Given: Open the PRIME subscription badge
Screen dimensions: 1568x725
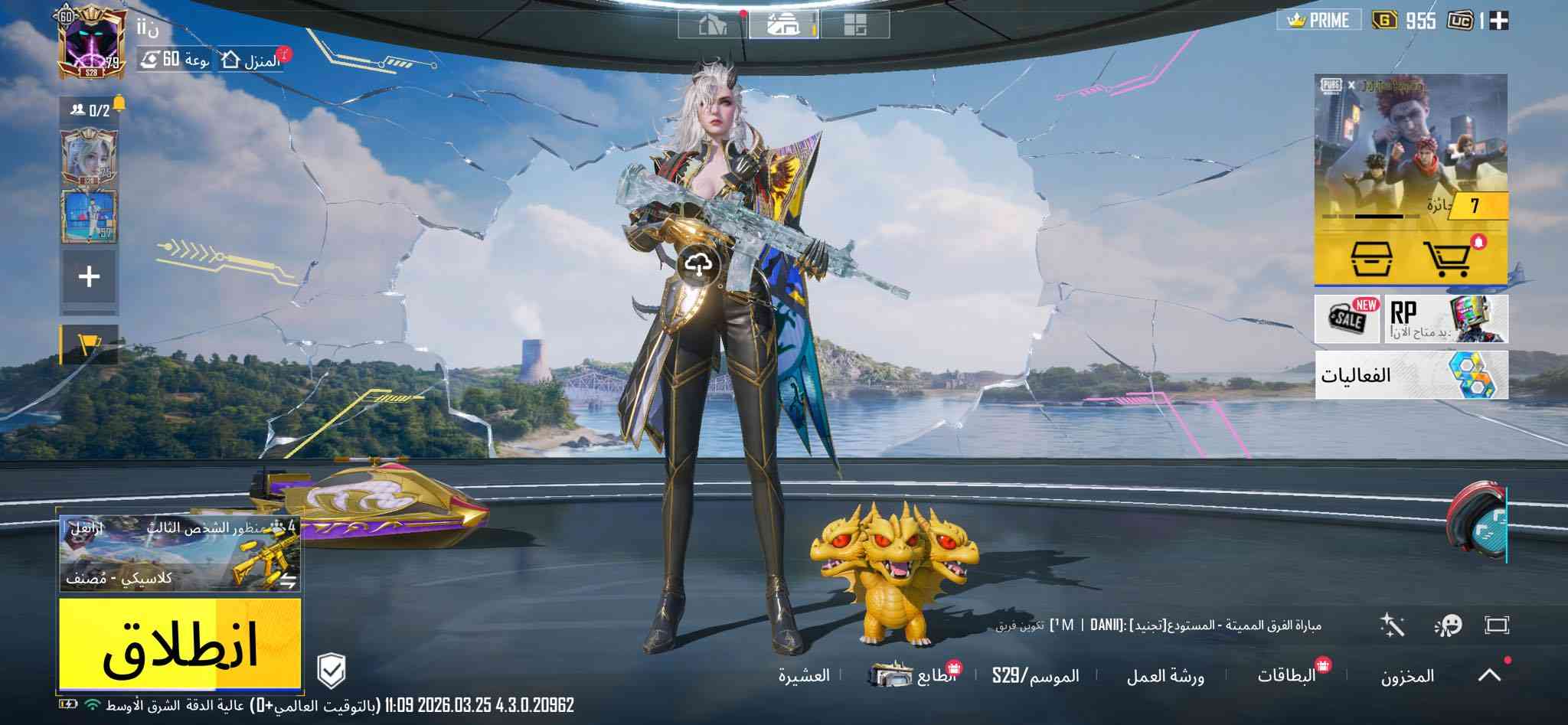Looking at the screenshot, I should click(1318, 21).
